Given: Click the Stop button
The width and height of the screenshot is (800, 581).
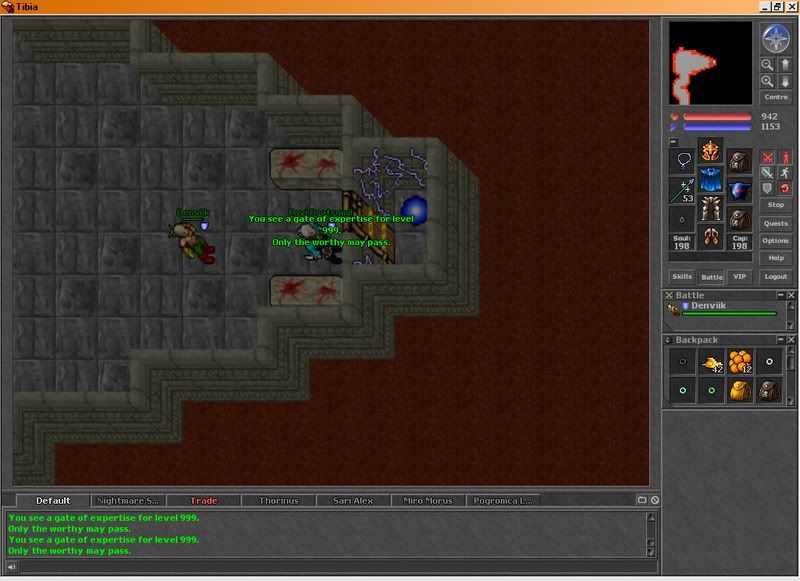Looking at the screenshot, I should click(776, 204).
